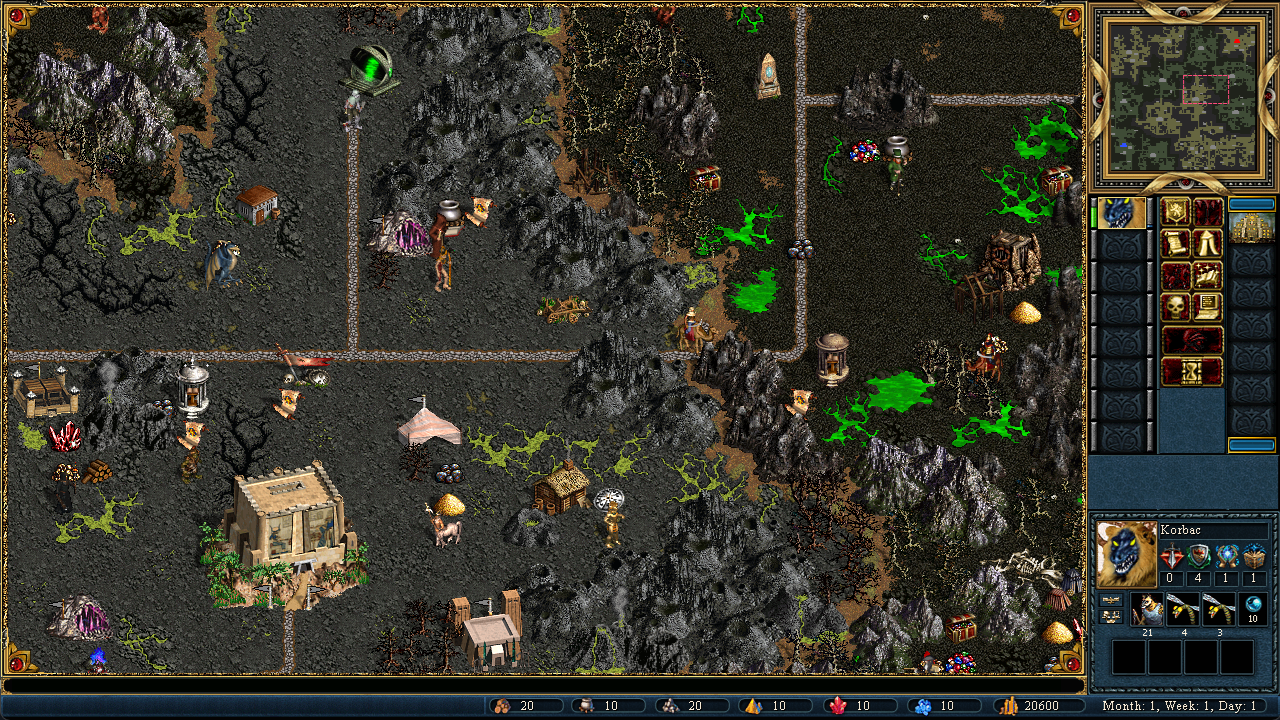Click the move hero button beside the spellbook

pyautogui.click(x=1175, y=275)
